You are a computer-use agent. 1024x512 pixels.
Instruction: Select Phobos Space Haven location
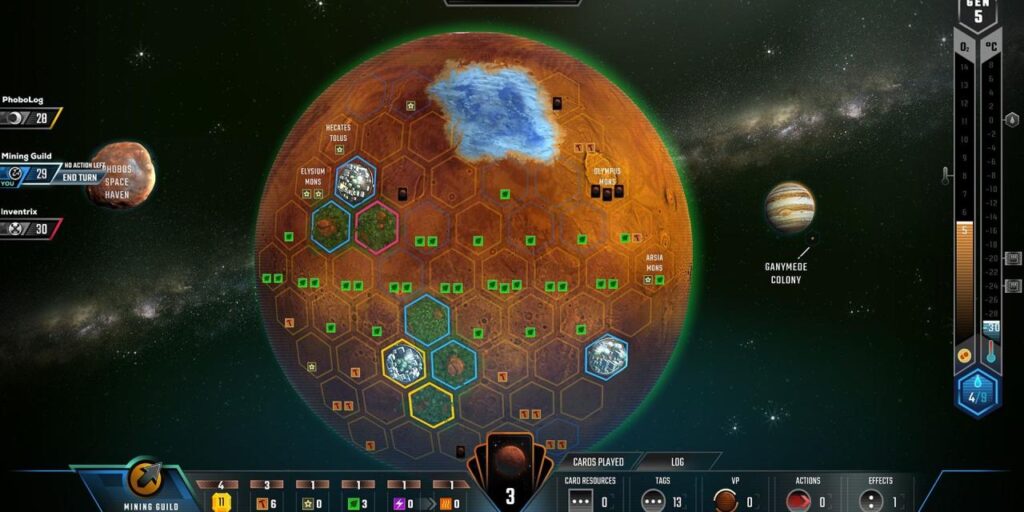tap(121, 174)
